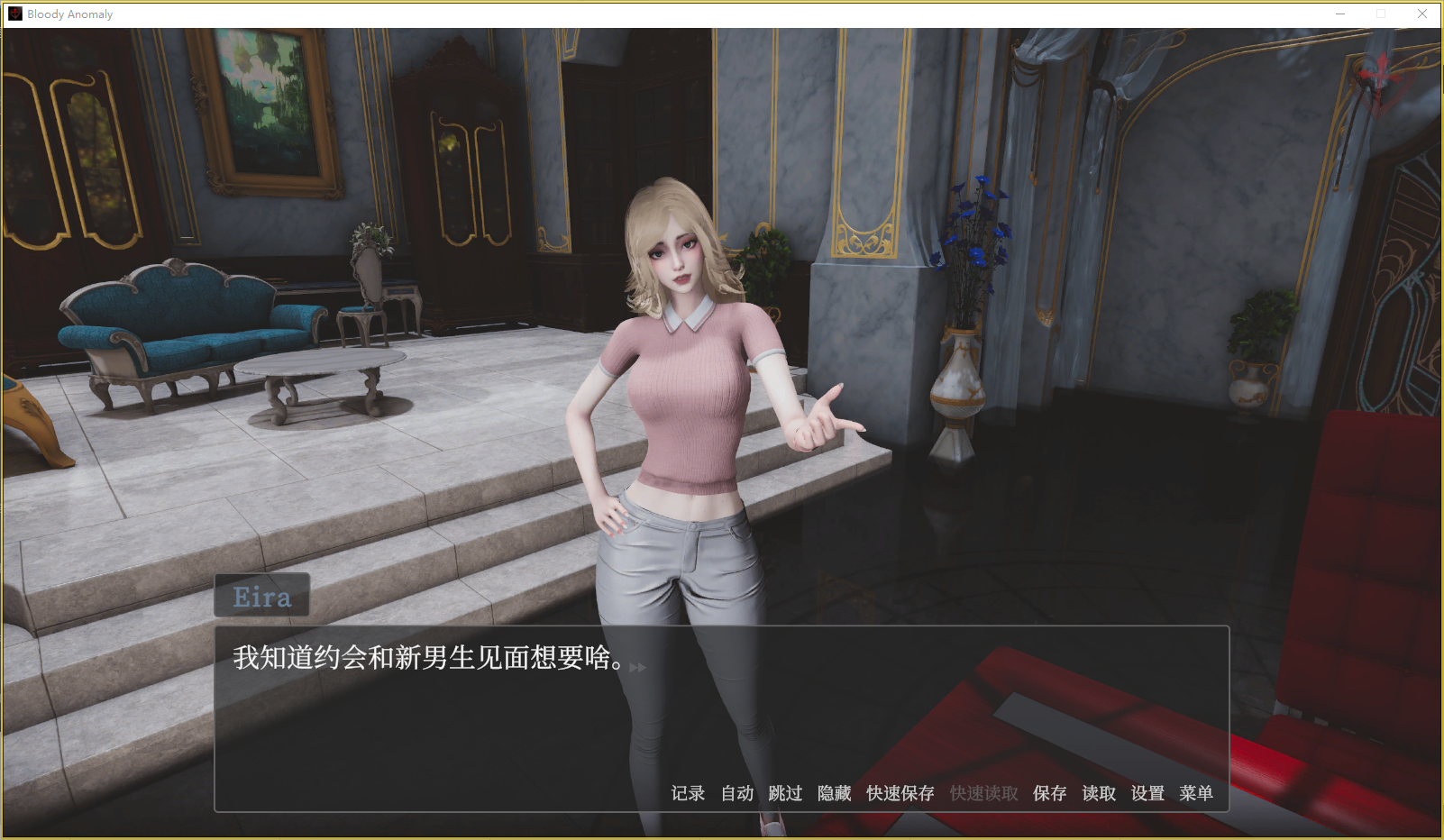Viewport: 1444px width, 840px height.
Task: Open the 保存 save screen
Action: pos(1049,793)
